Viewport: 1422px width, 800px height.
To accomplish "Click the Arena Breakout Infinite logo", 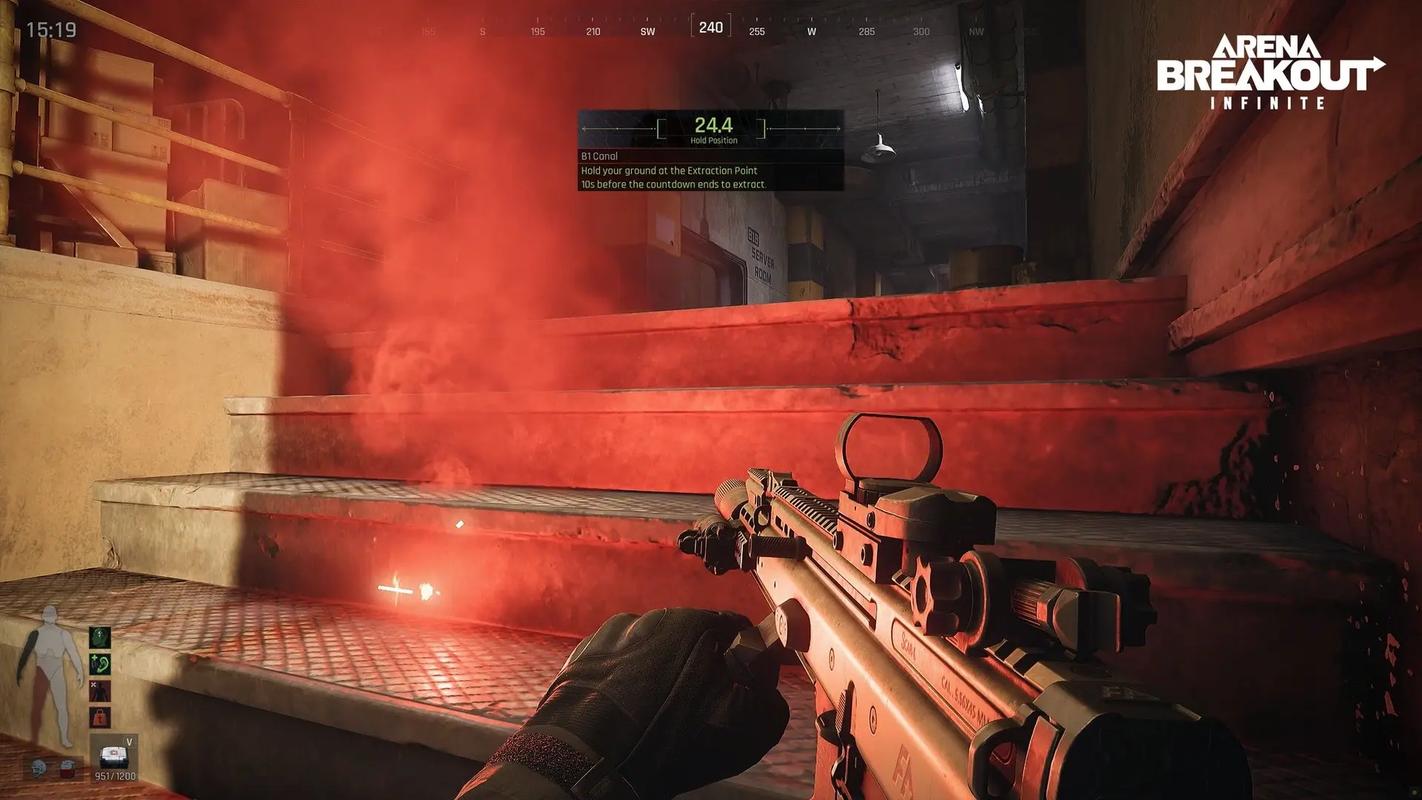I will (x=1270, y=70).
